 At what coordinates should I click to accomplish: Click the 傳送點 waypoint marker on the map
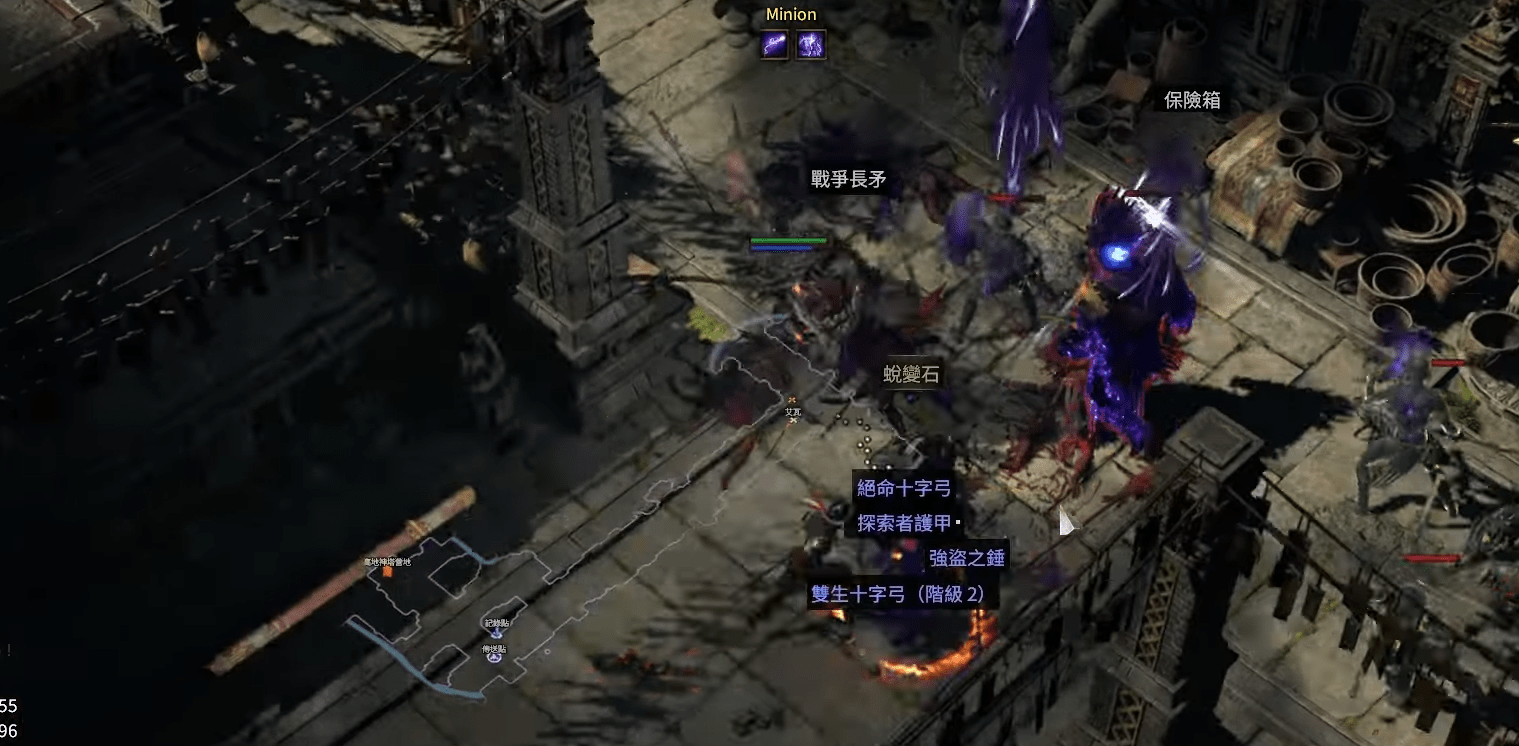tap(494, 656)
